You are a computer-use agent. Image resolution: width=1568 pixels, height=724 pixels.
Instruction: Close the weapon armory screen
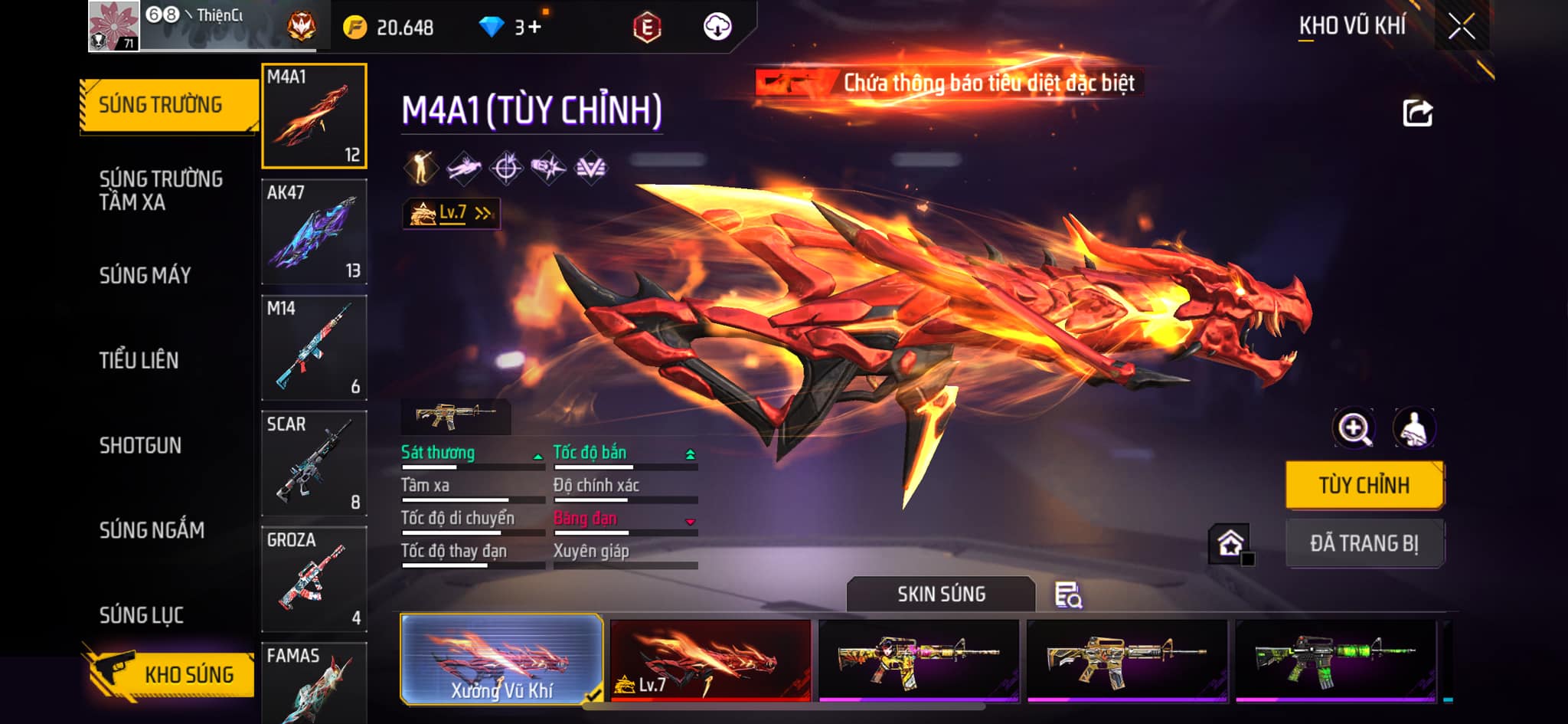pos(1461,27)
